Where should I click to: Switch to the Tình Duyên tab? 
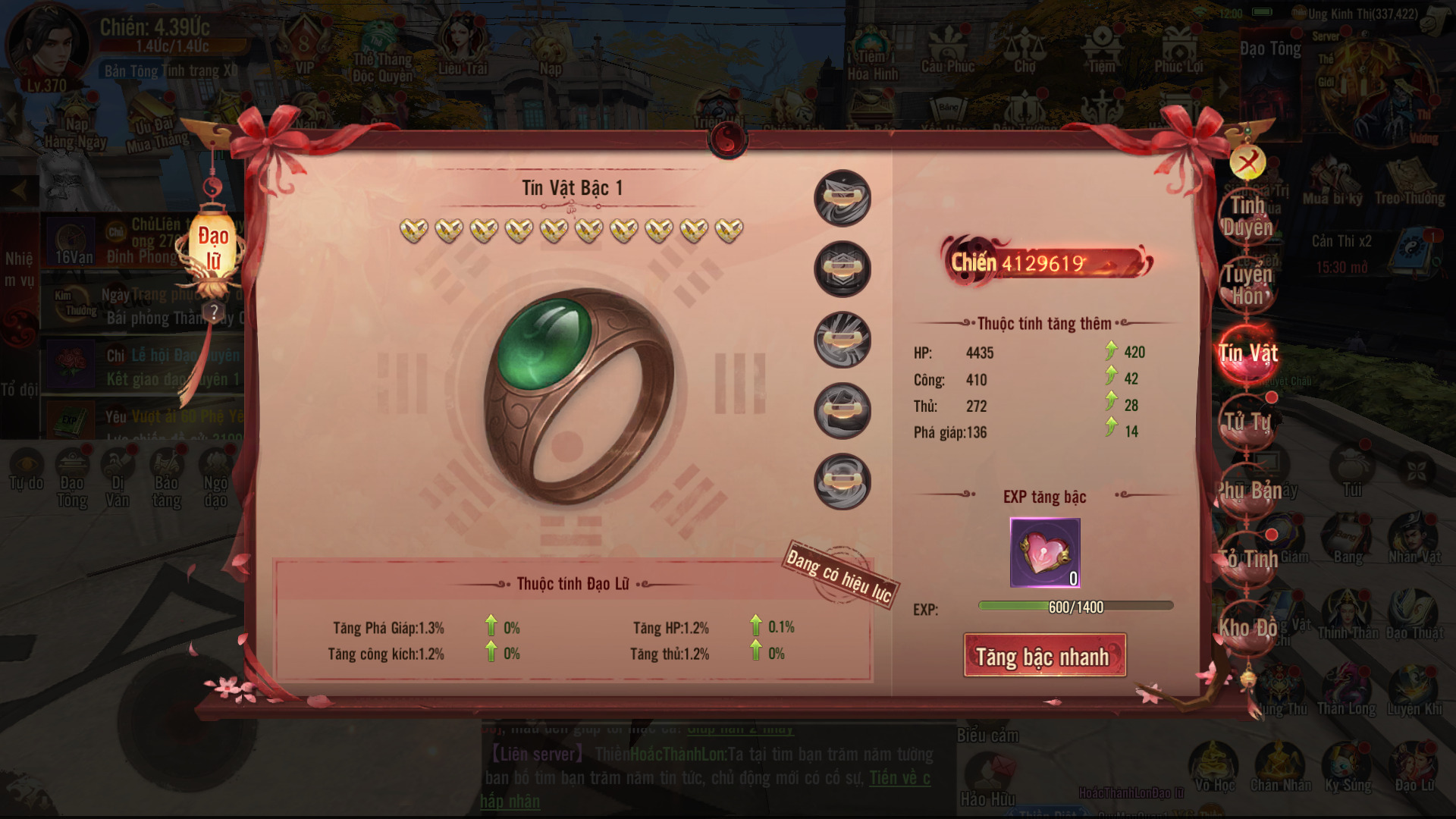click(x=1247, y=216)
